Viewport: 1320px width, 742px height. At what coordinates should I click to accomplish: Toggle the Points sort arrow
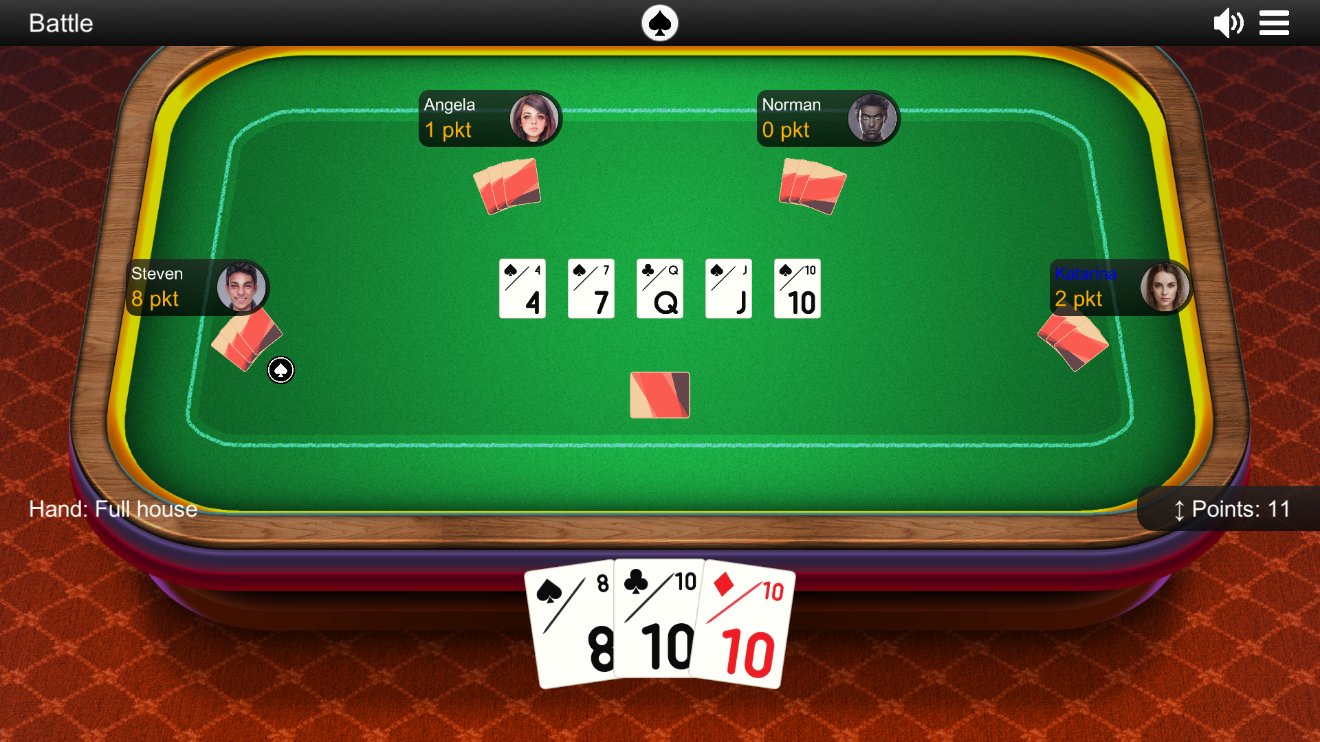pos(1182,509)
